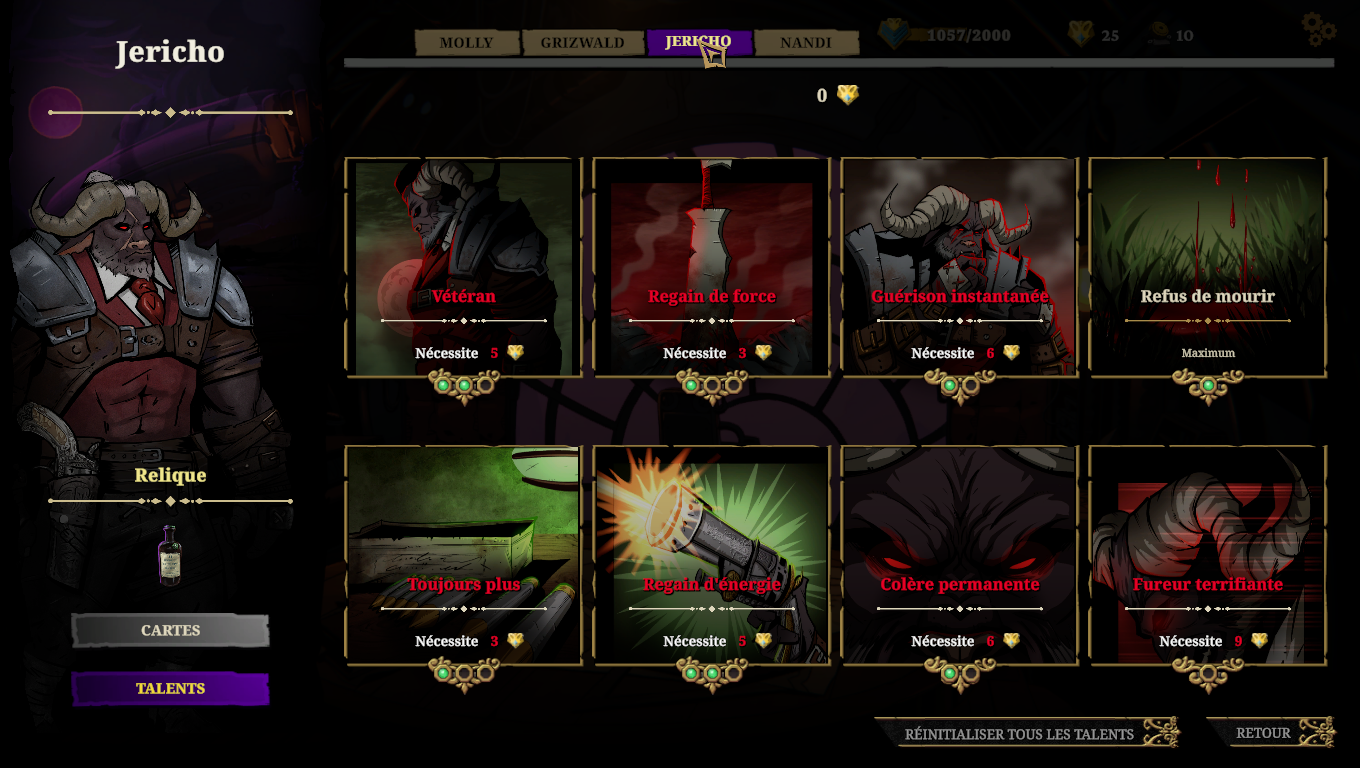
Task: Choose the Fureur terrifiante talent
Action: coord(1208,556)
